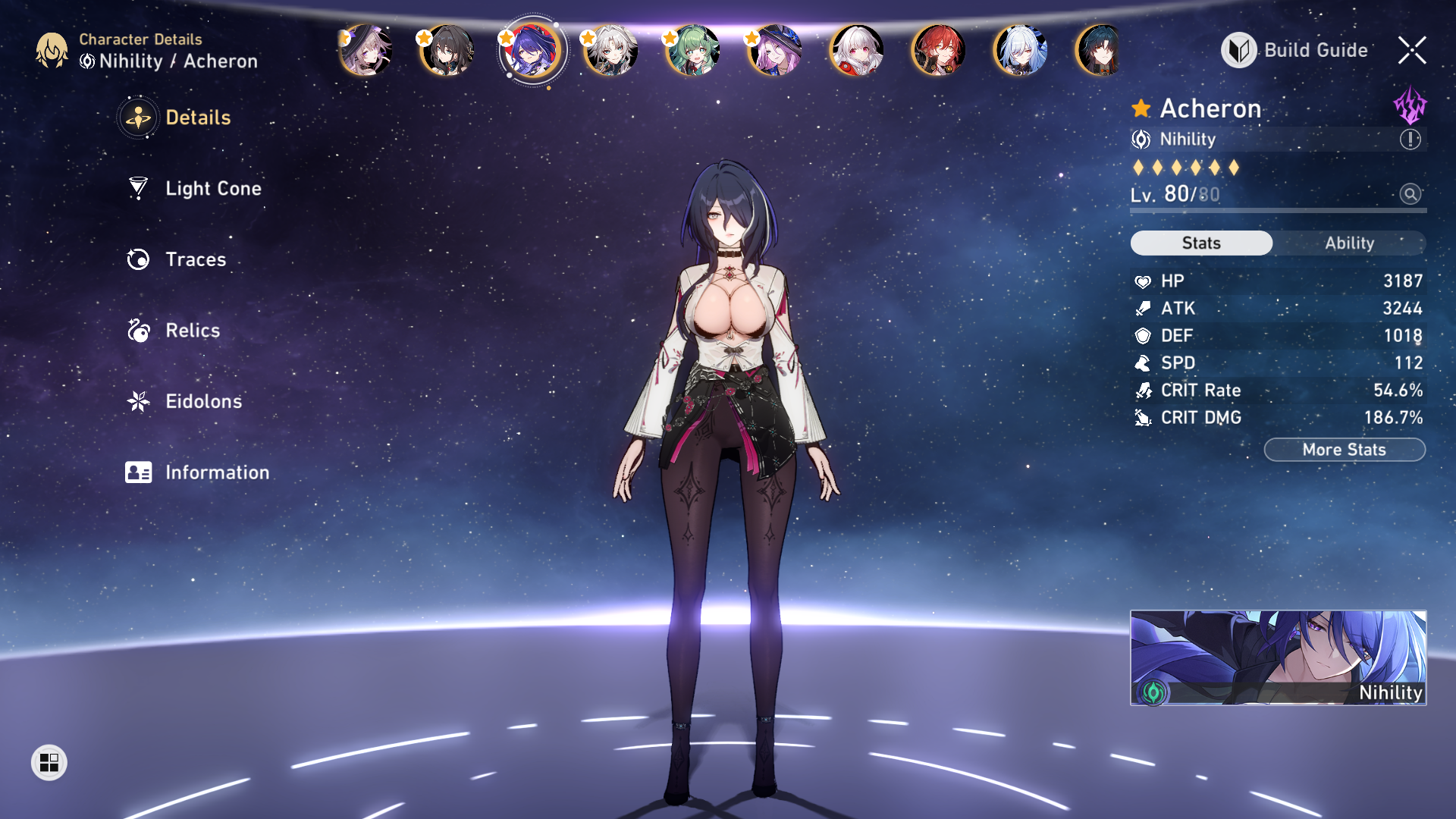
Task: Click the More Stats button
Action: 1344,450
